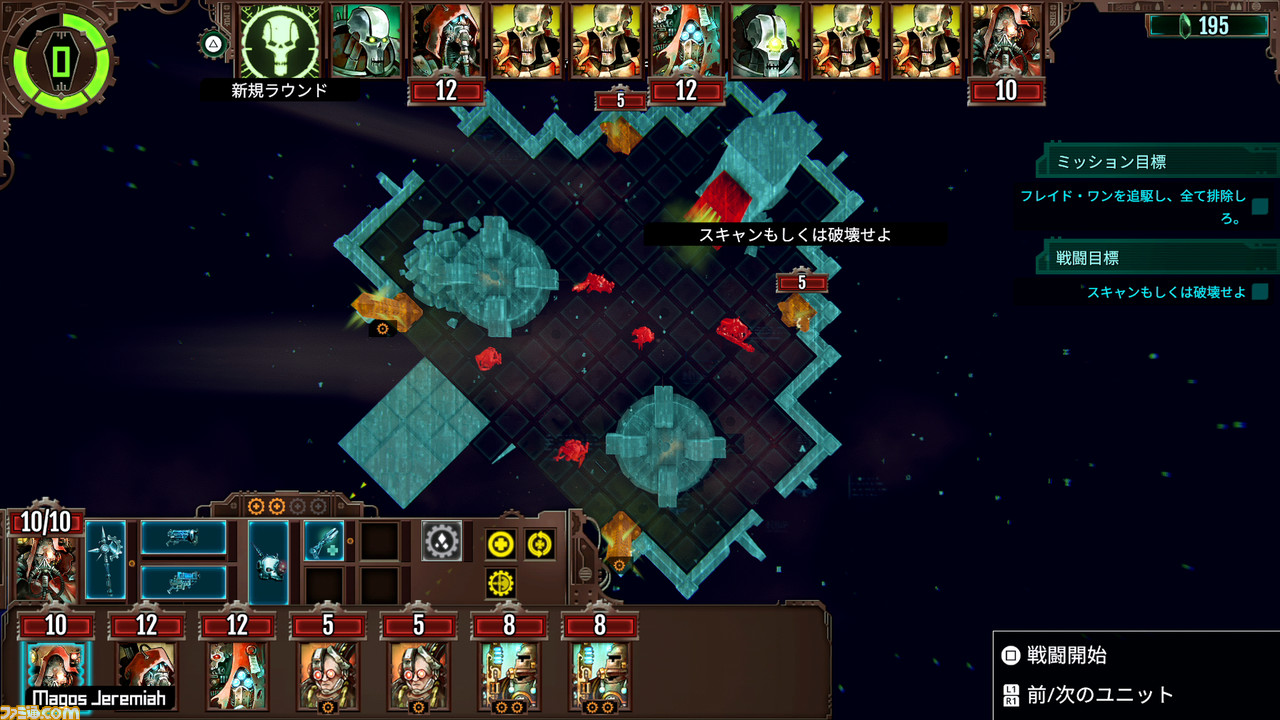Activate the yellow cross ability icon
The width and height of the screenshot is (1280, 720).
click(501, 544)
